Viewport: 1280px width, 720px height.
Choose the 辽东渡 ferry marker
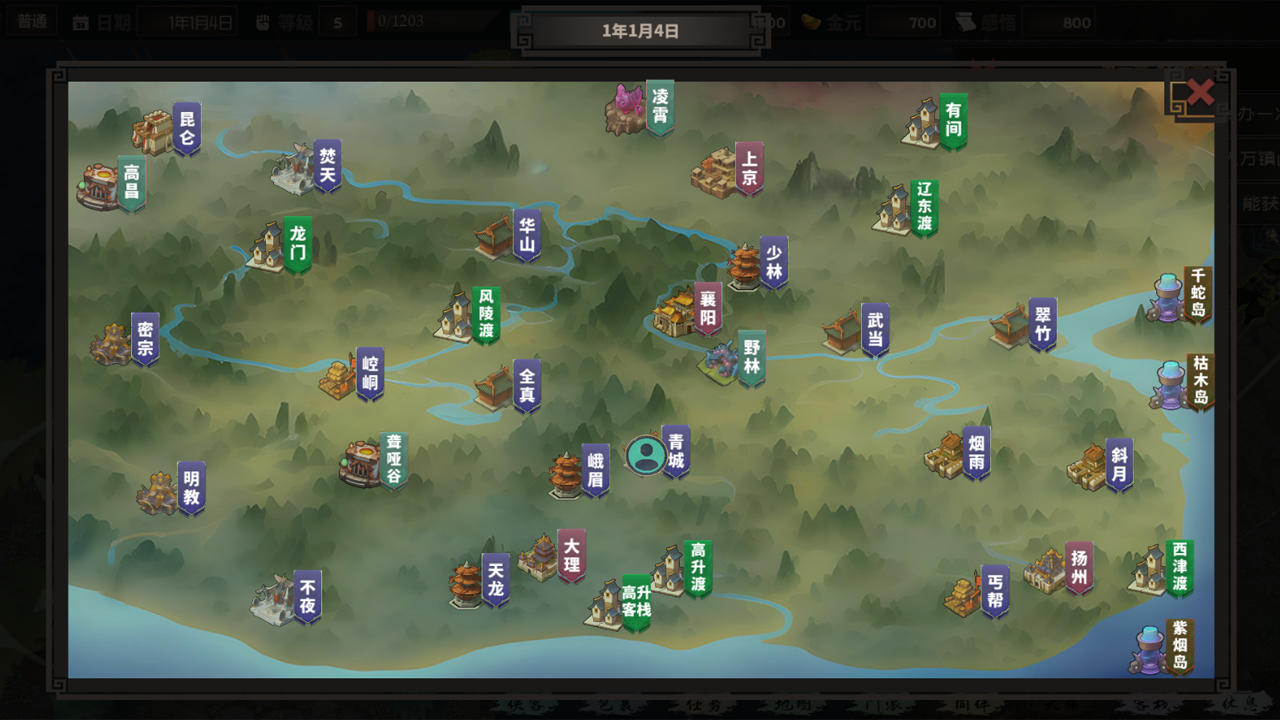(923, 208)
